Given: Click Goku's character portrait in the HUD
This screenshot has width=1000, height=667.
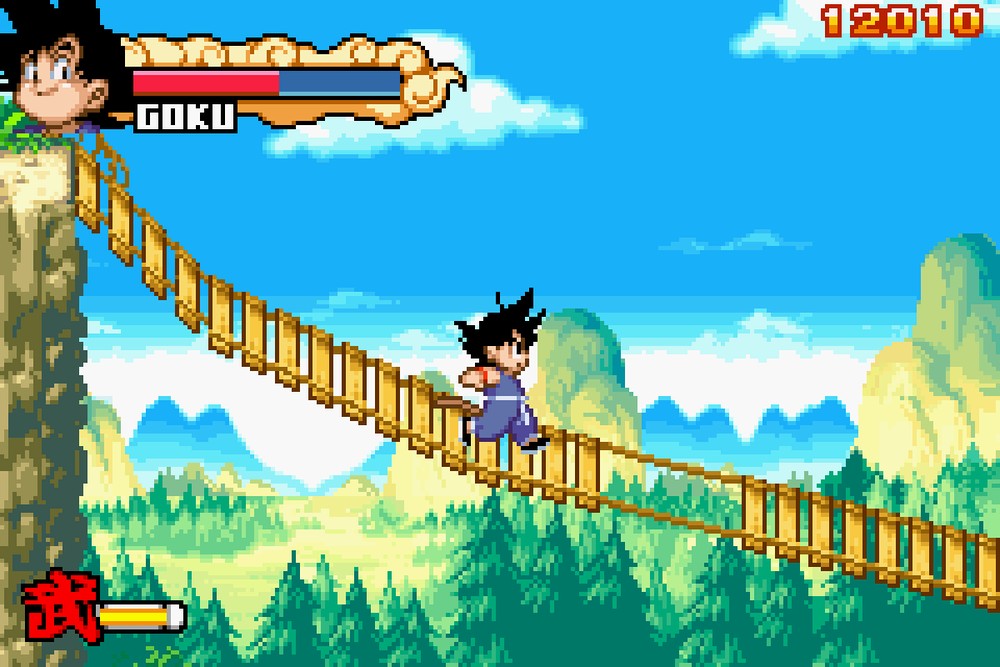Looking at the screenshot, I should point(60,70).
